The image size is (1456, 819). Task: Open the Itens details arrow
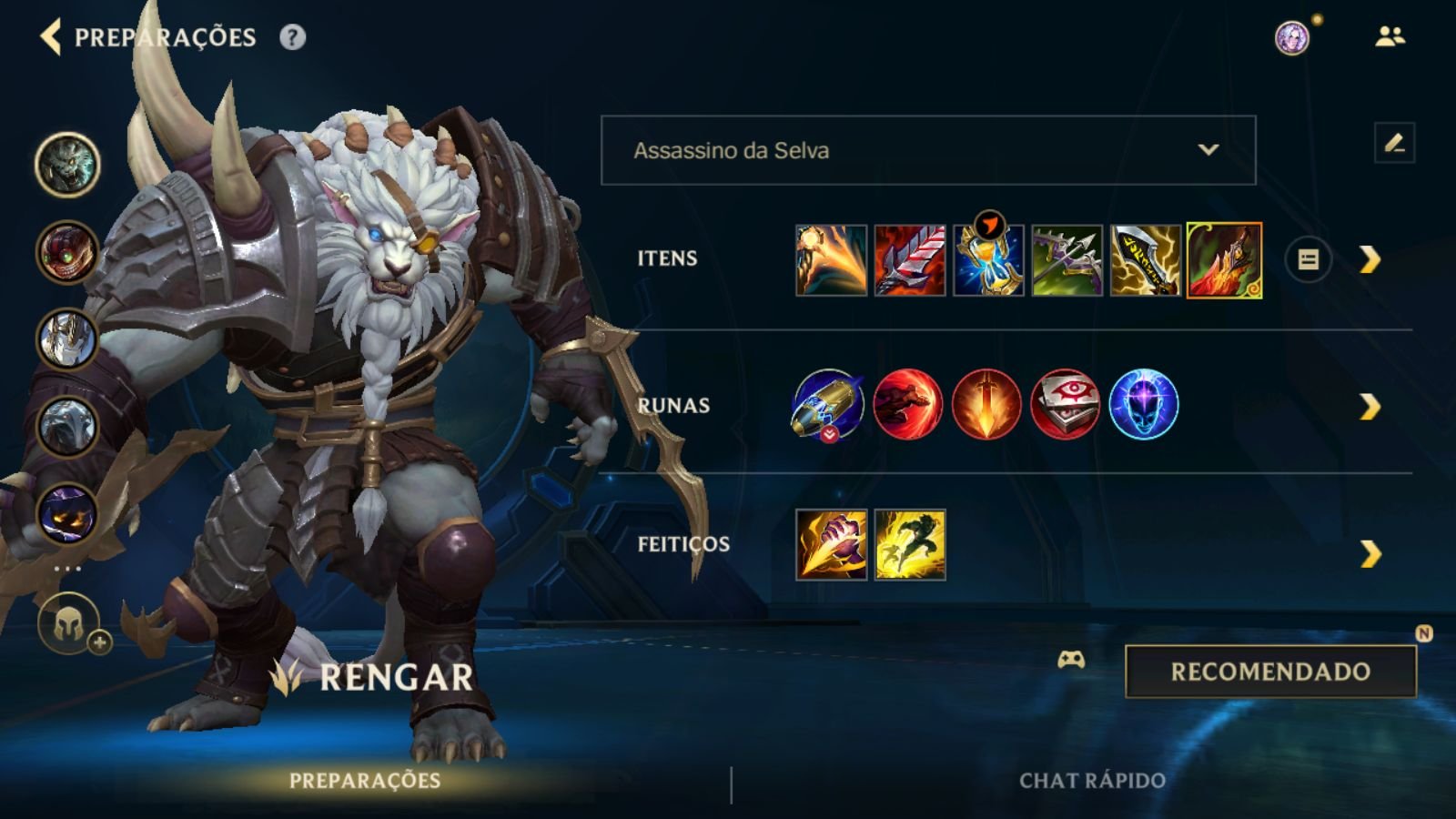[x=1370, y=260]
